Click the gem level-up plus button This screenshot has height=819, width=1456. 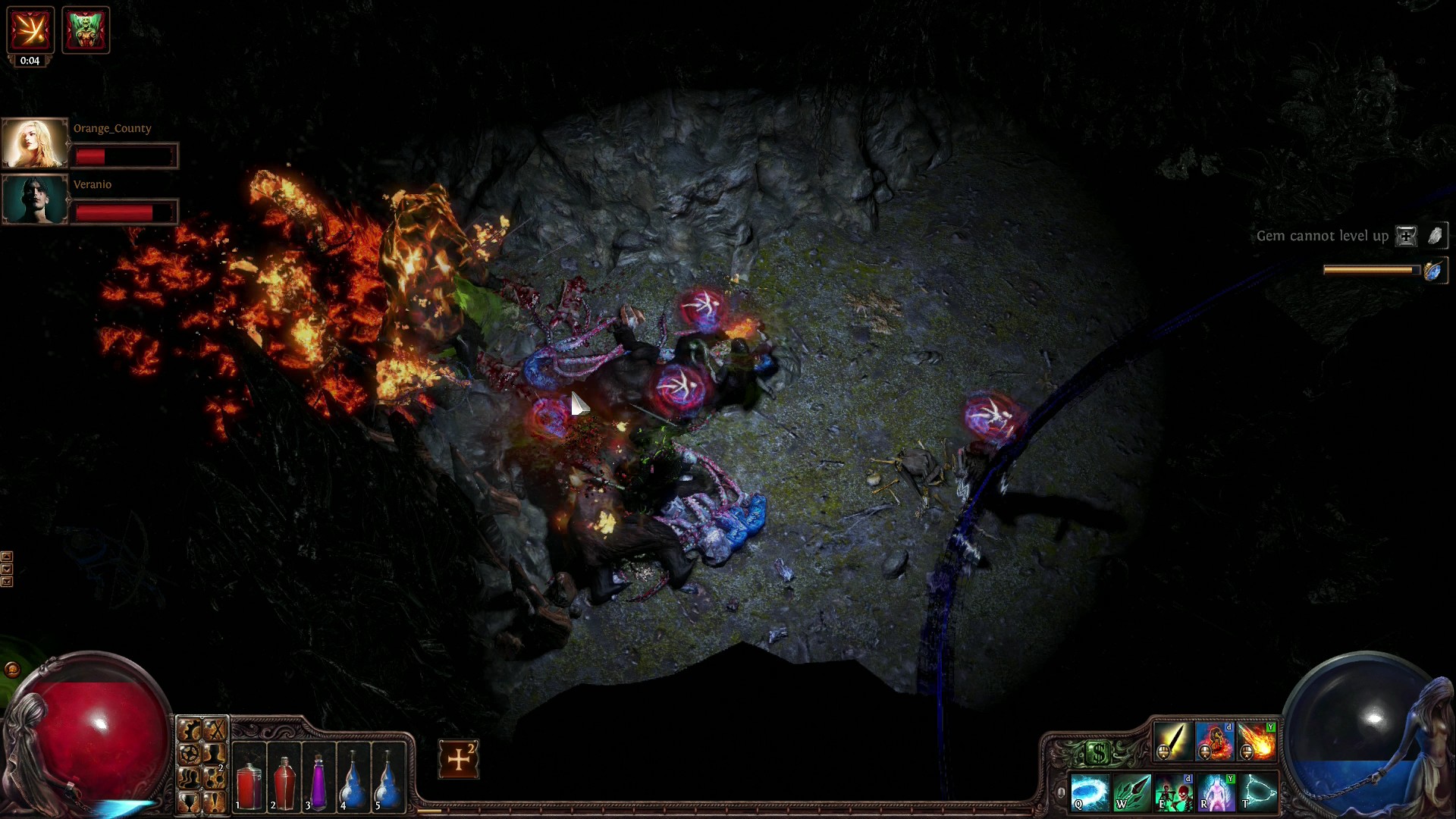(1406, 236)
